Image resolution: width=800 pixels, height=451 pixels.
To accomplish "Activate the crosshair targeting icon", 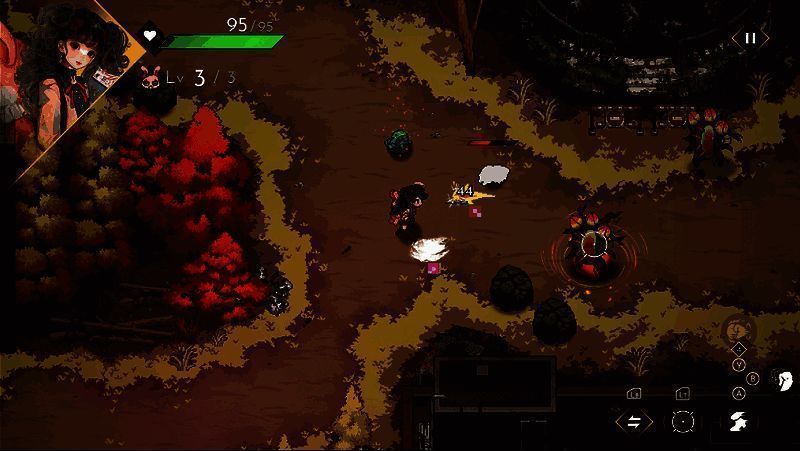I will 683,421.
